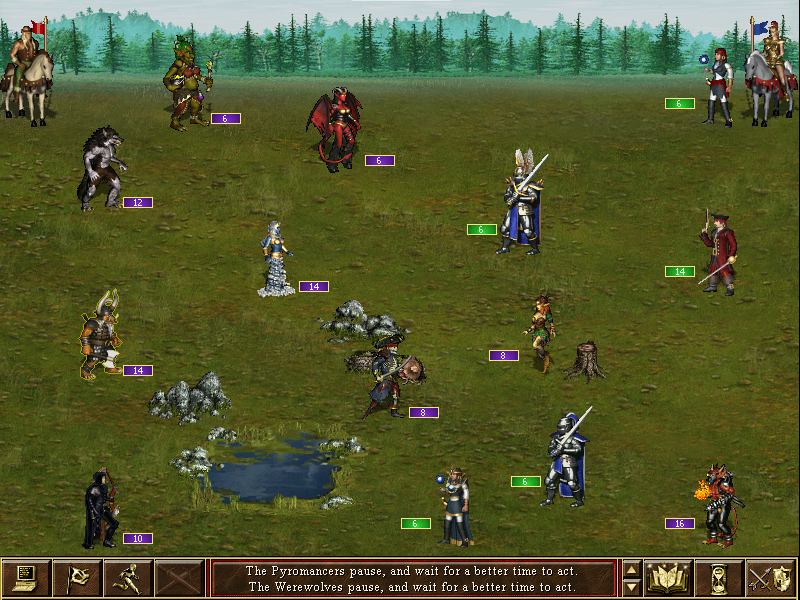Target the grey werewolf stack of 12
Screen dimensions: 800x600
pyautogui.click(x=102, y=168)
